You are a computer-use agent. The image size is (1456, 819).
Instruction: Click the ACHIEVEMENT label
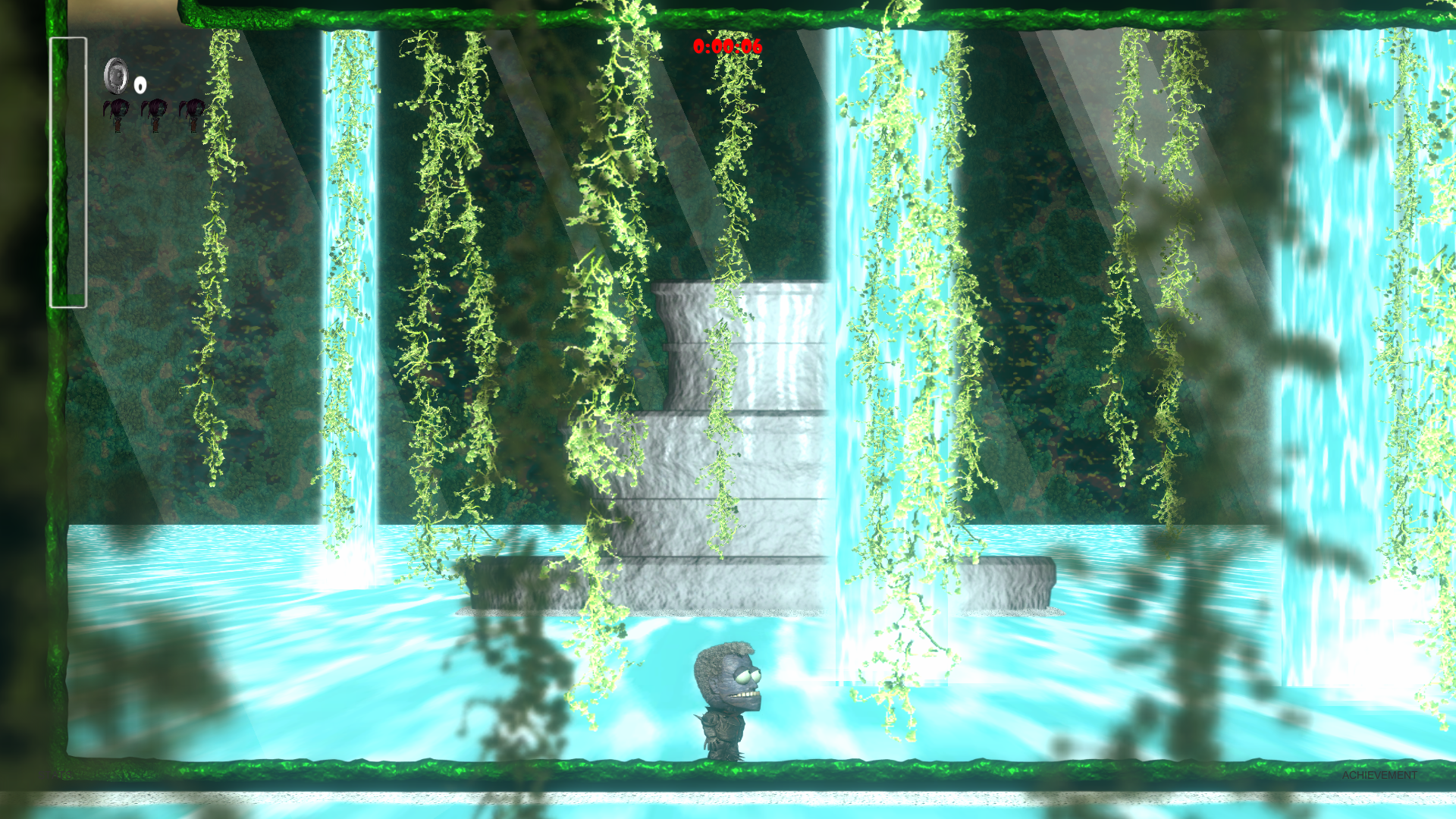point(1379,775)
